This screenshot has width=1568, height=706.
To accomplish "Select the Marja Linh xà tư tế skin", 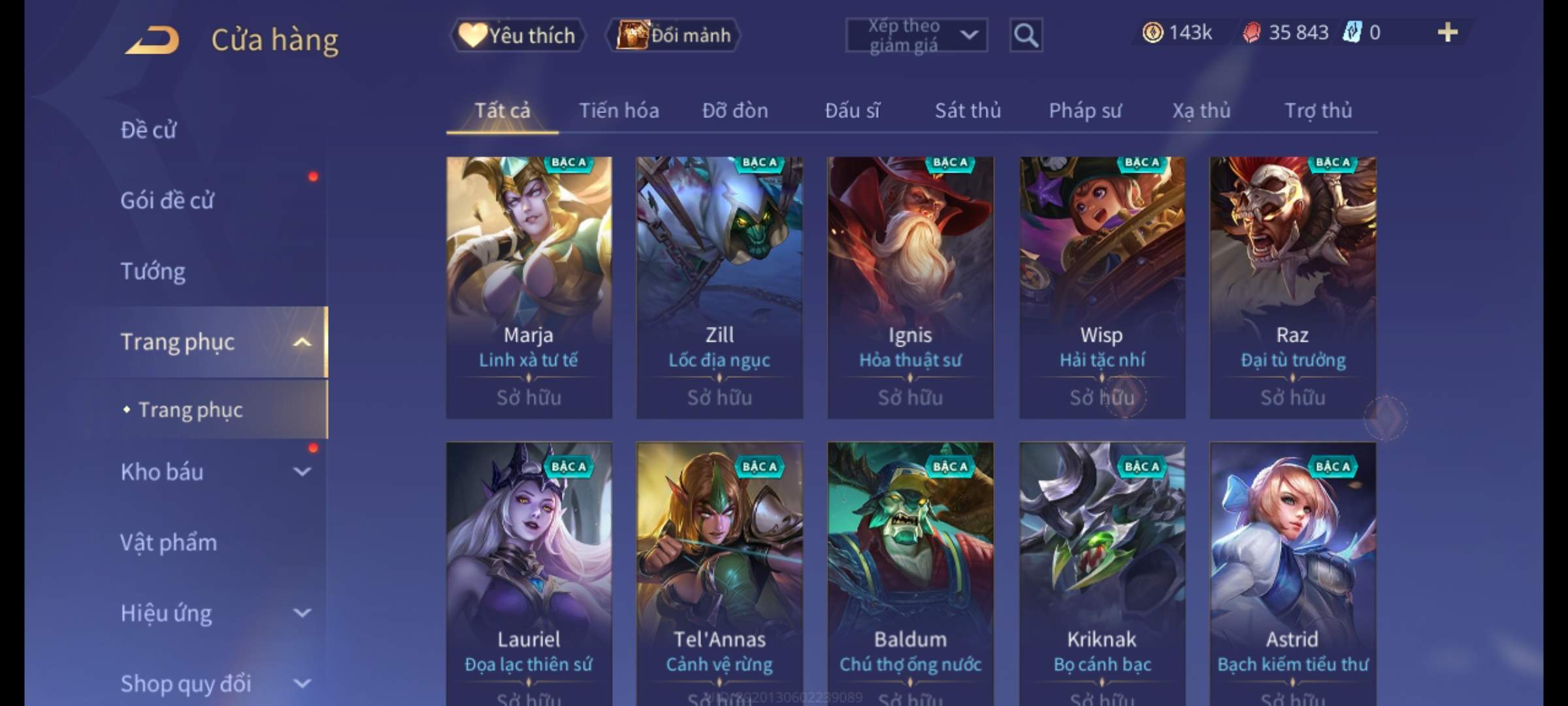I will coord(529,288).
